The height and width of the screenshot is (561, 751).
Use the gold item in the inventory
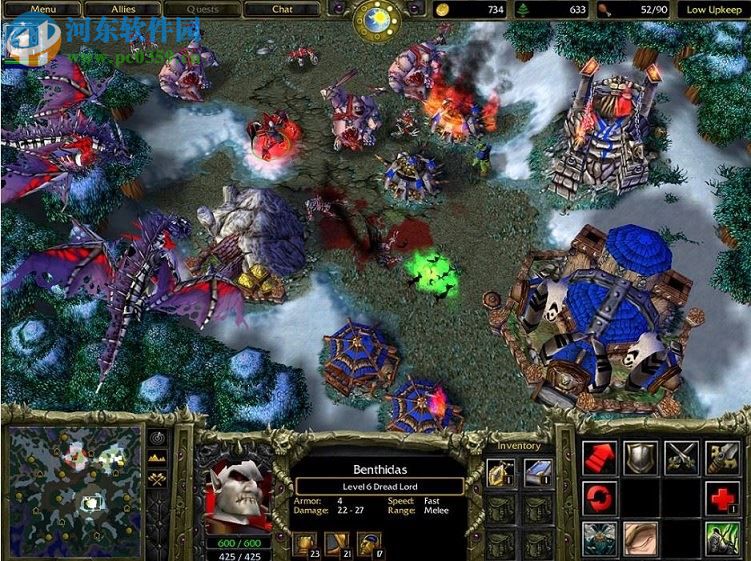coord(501,471)
